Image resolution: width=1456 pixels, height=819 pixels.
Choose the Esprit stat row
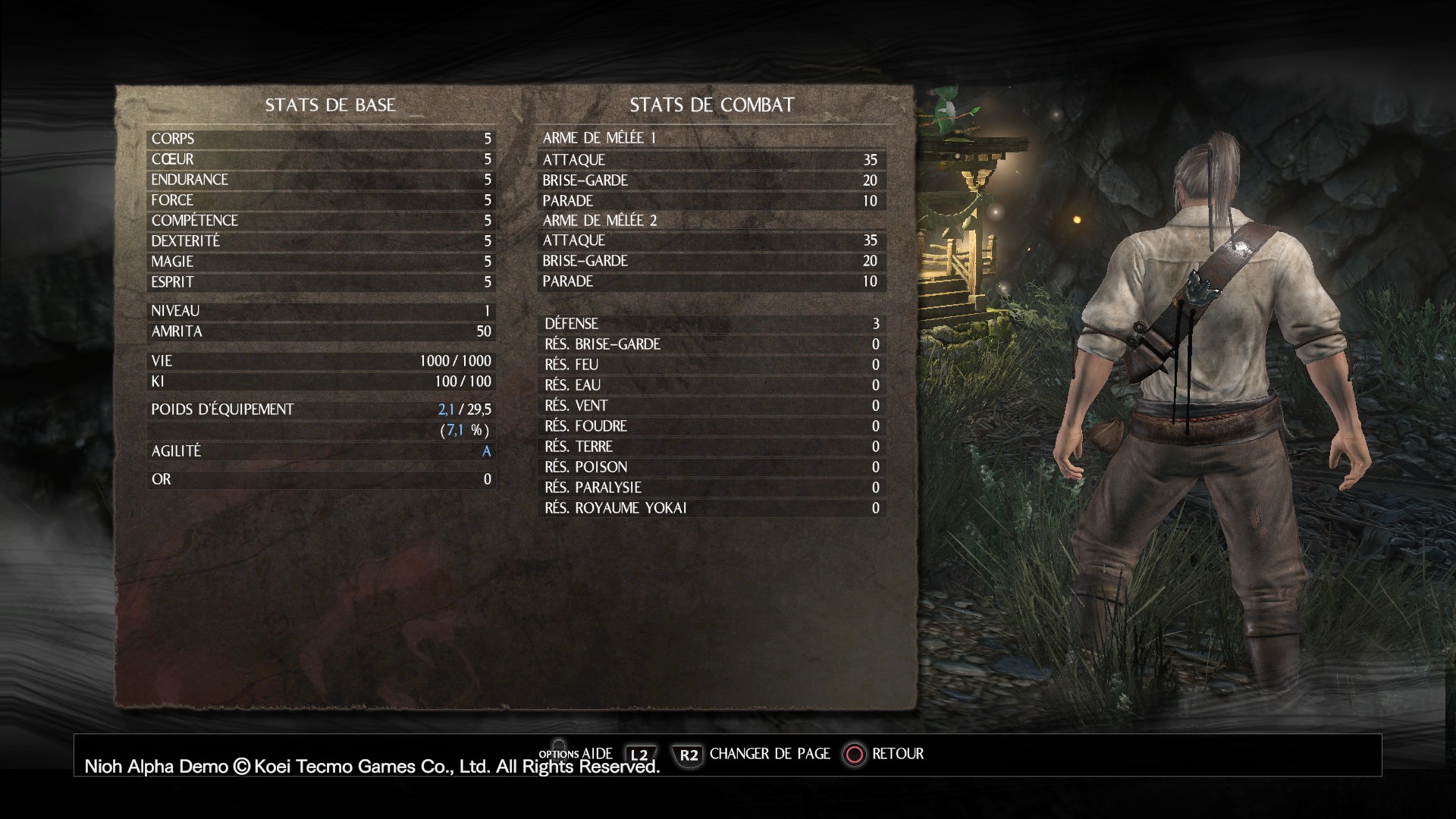click(321, 282)
